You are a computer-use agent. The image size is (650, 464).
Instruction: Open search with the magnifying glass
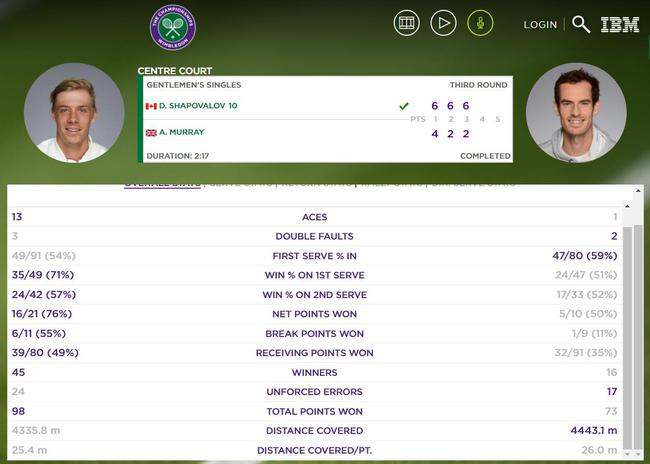pos(580,25)
